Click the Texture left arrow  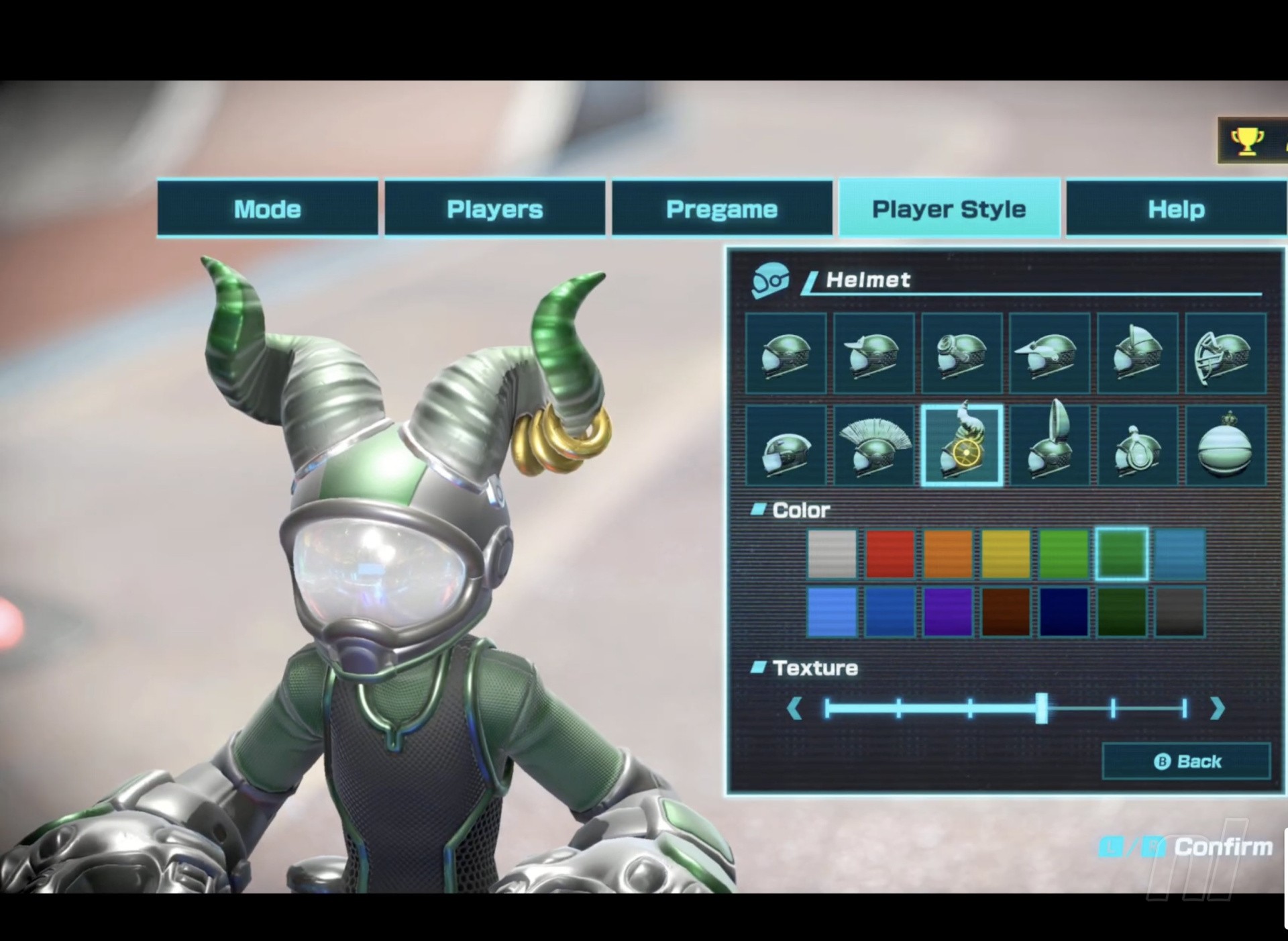click(795, 709)
